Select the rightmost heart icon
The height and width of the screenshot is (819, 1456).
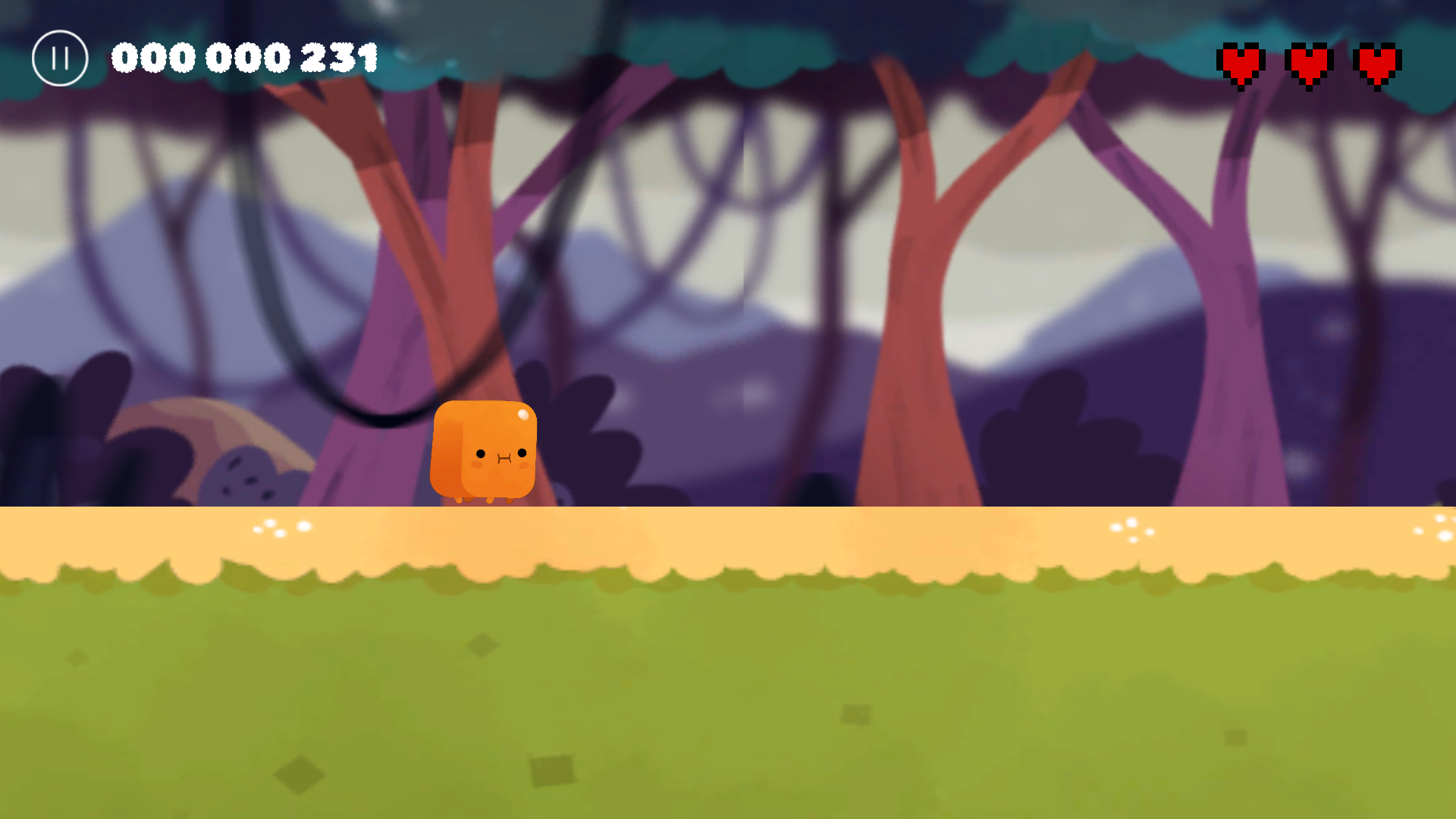click(x=1376, y=64)
